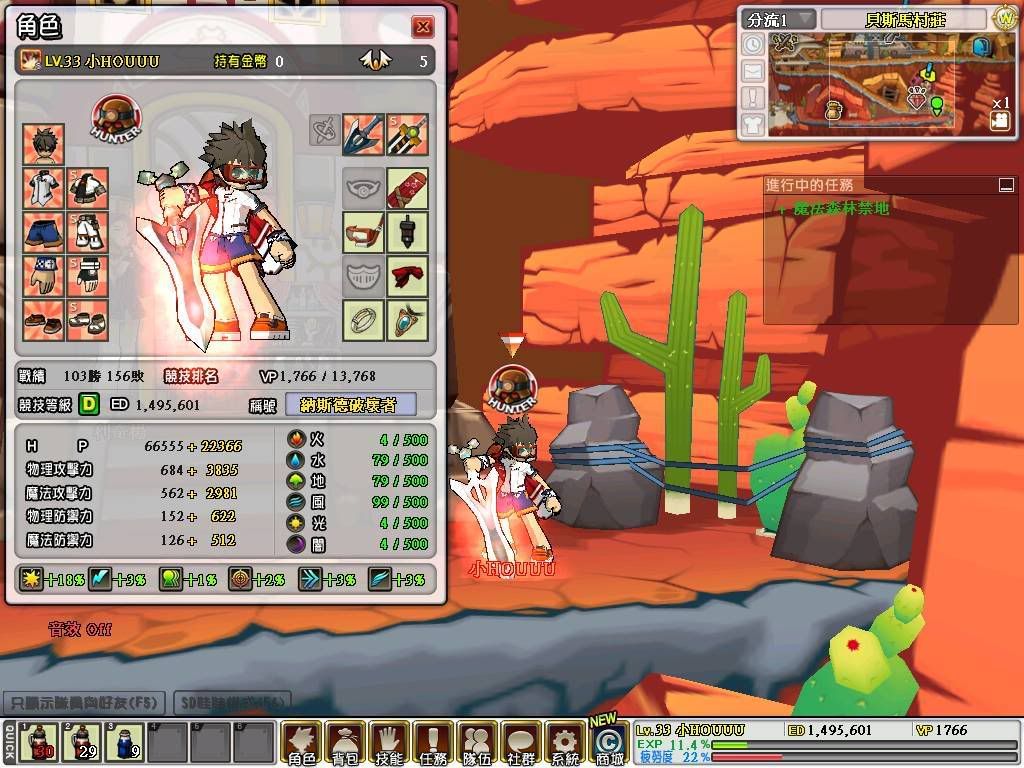The image size is (1024, 768).
Task: Open the 系統 system settings
Action: tap(565, 743)
